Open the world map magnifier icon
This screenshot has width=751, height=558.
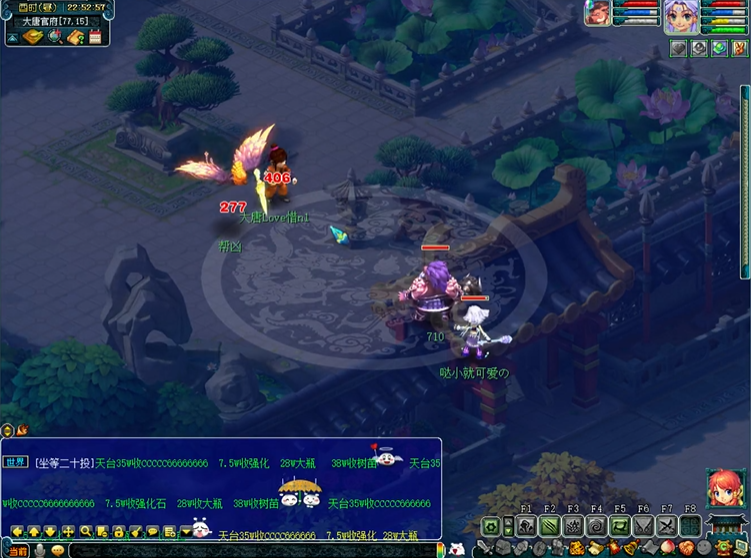coord(54,37)
